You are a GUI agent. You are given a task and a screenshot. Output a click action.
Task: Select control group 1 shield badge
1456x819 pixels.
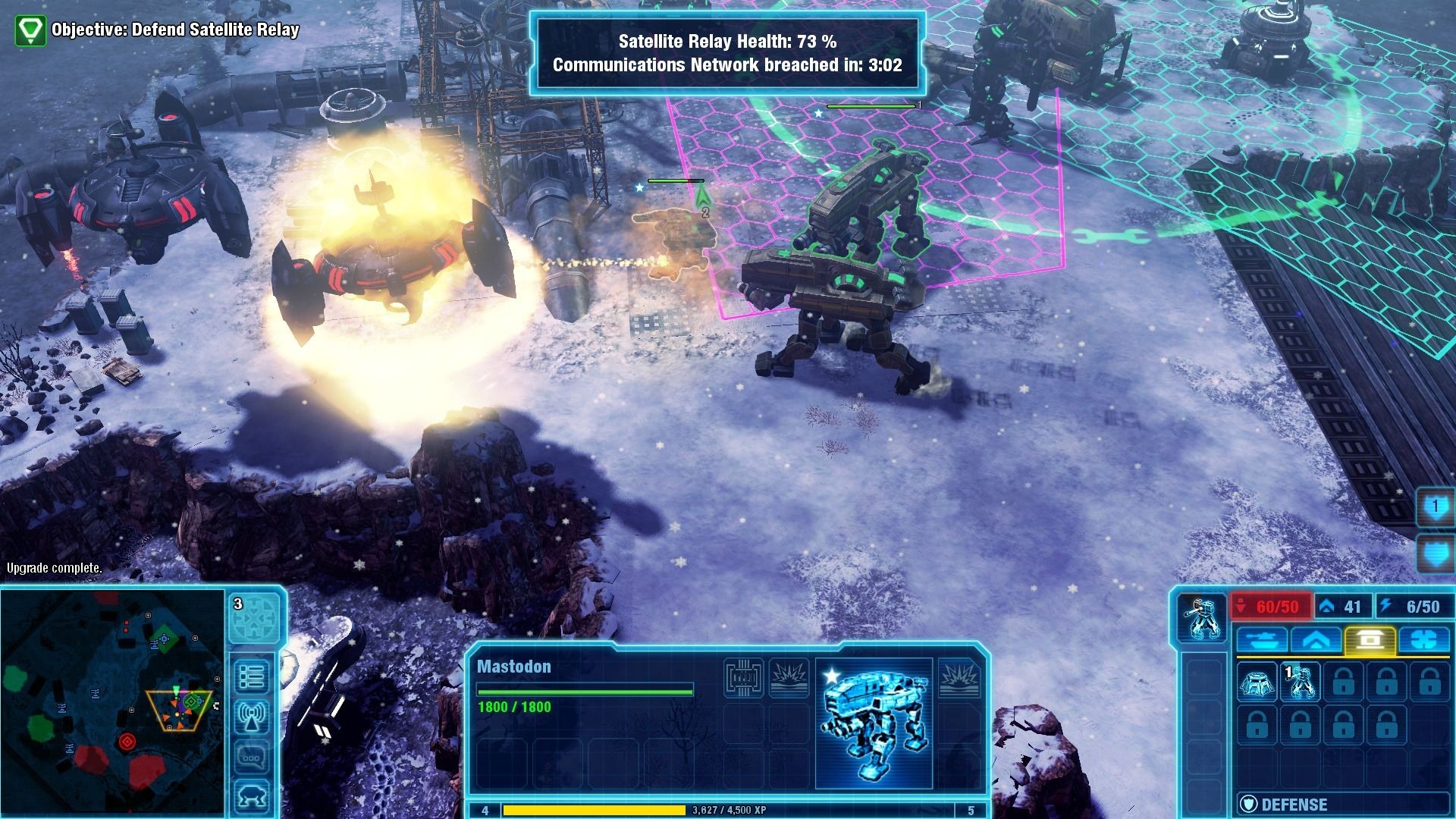point(1436,508)
